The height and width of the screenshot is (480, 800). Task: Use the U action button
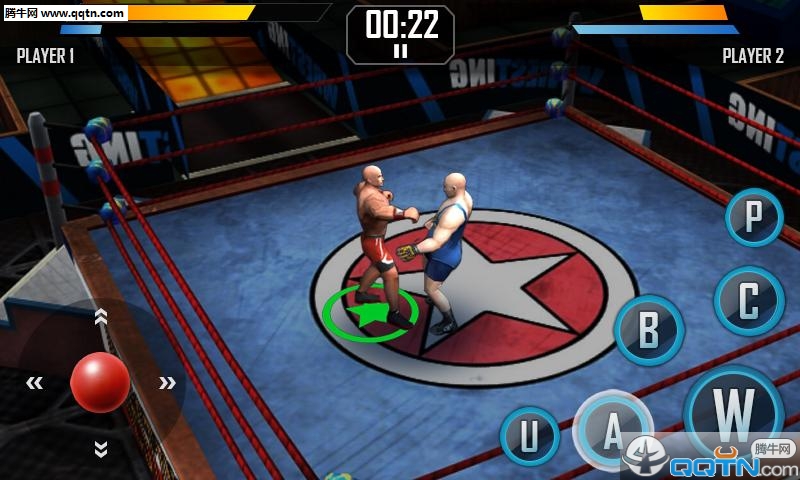pos(529,436)
